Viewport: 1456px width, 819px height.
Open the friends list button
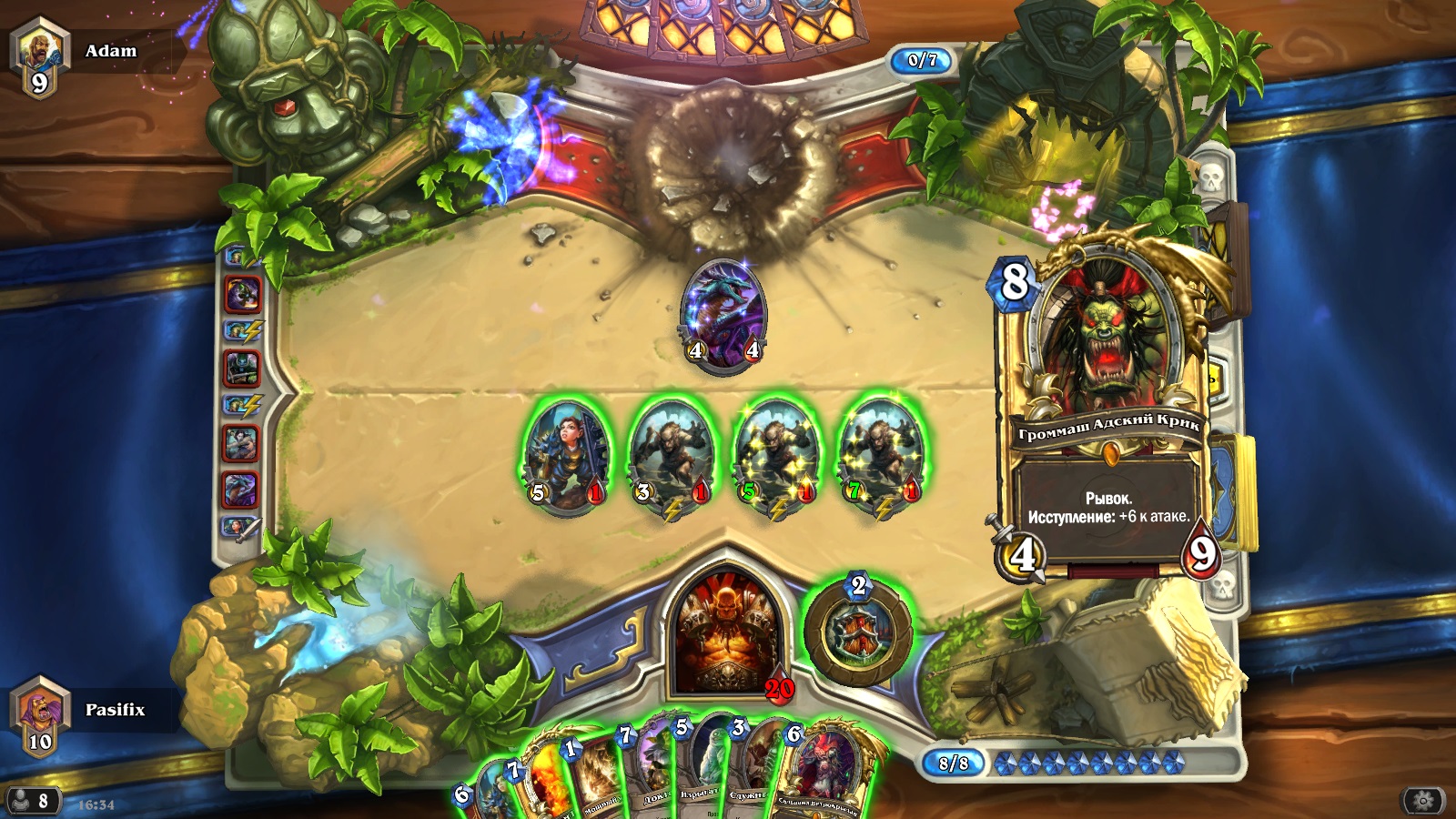tap(31, 801)
